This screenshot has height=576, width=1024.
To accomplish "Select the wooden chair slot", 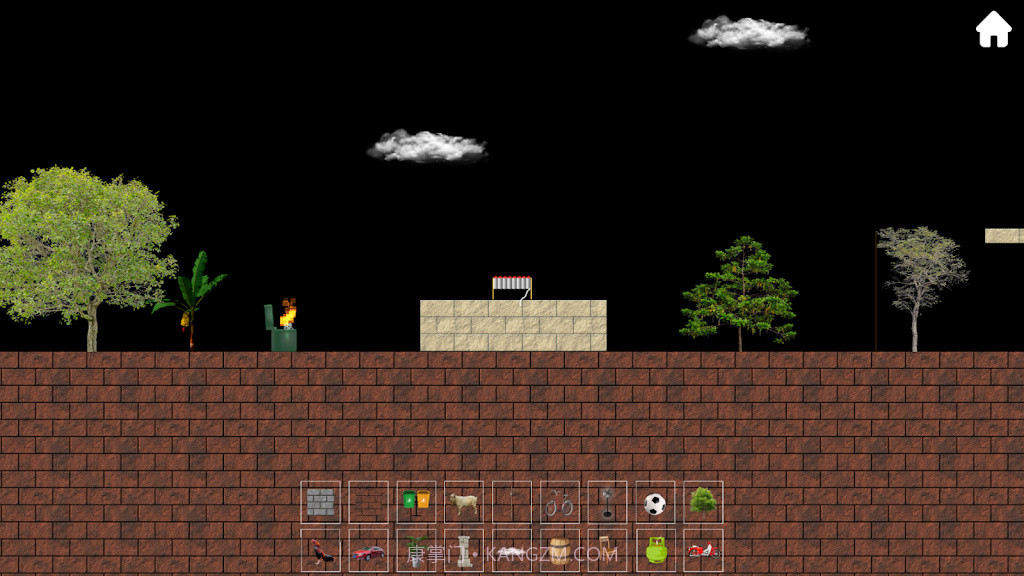I will click(x=607, y=551).
